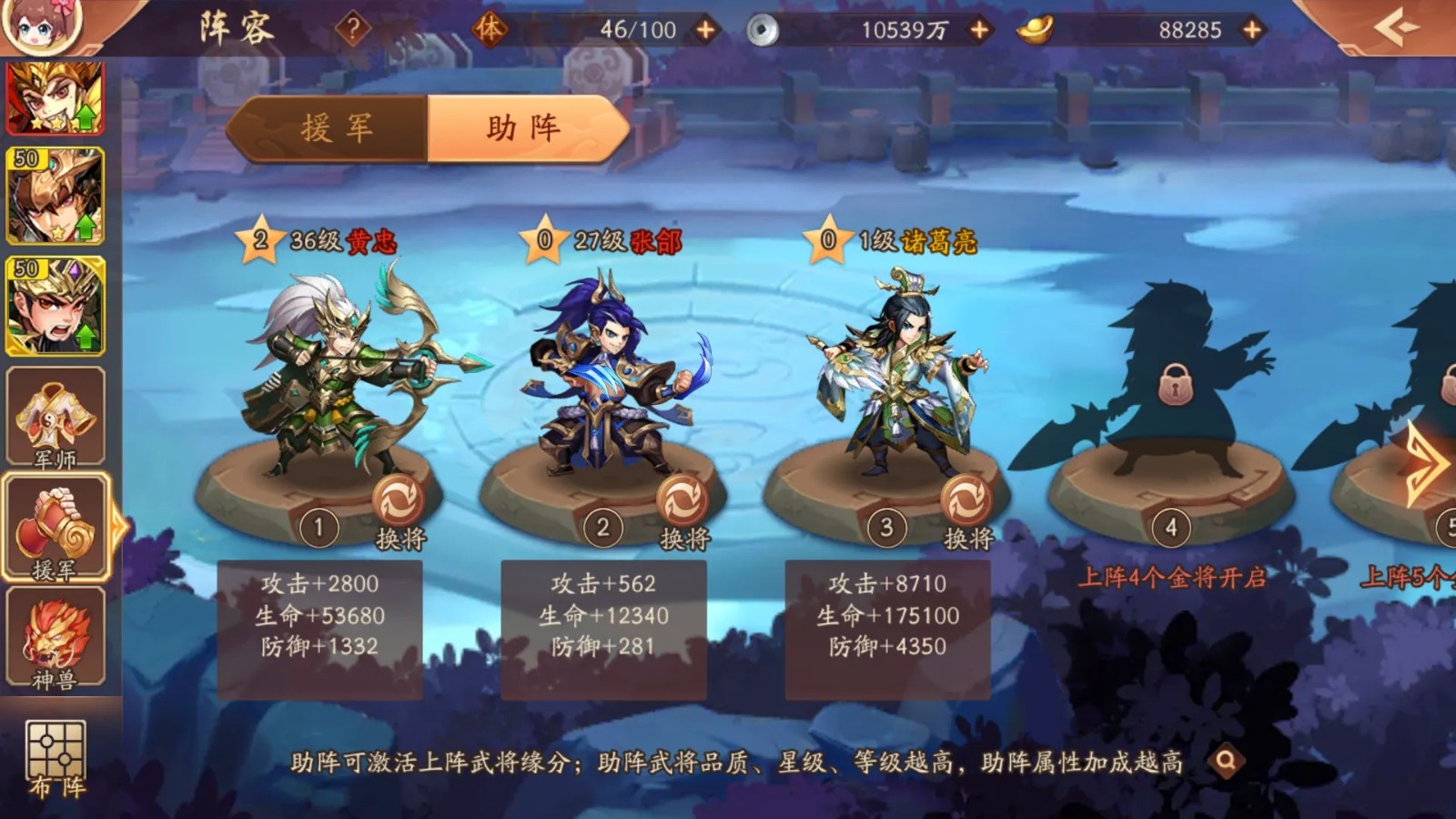
Task: Click the magnifying glass detail icon
Action: coord(1226,760)
